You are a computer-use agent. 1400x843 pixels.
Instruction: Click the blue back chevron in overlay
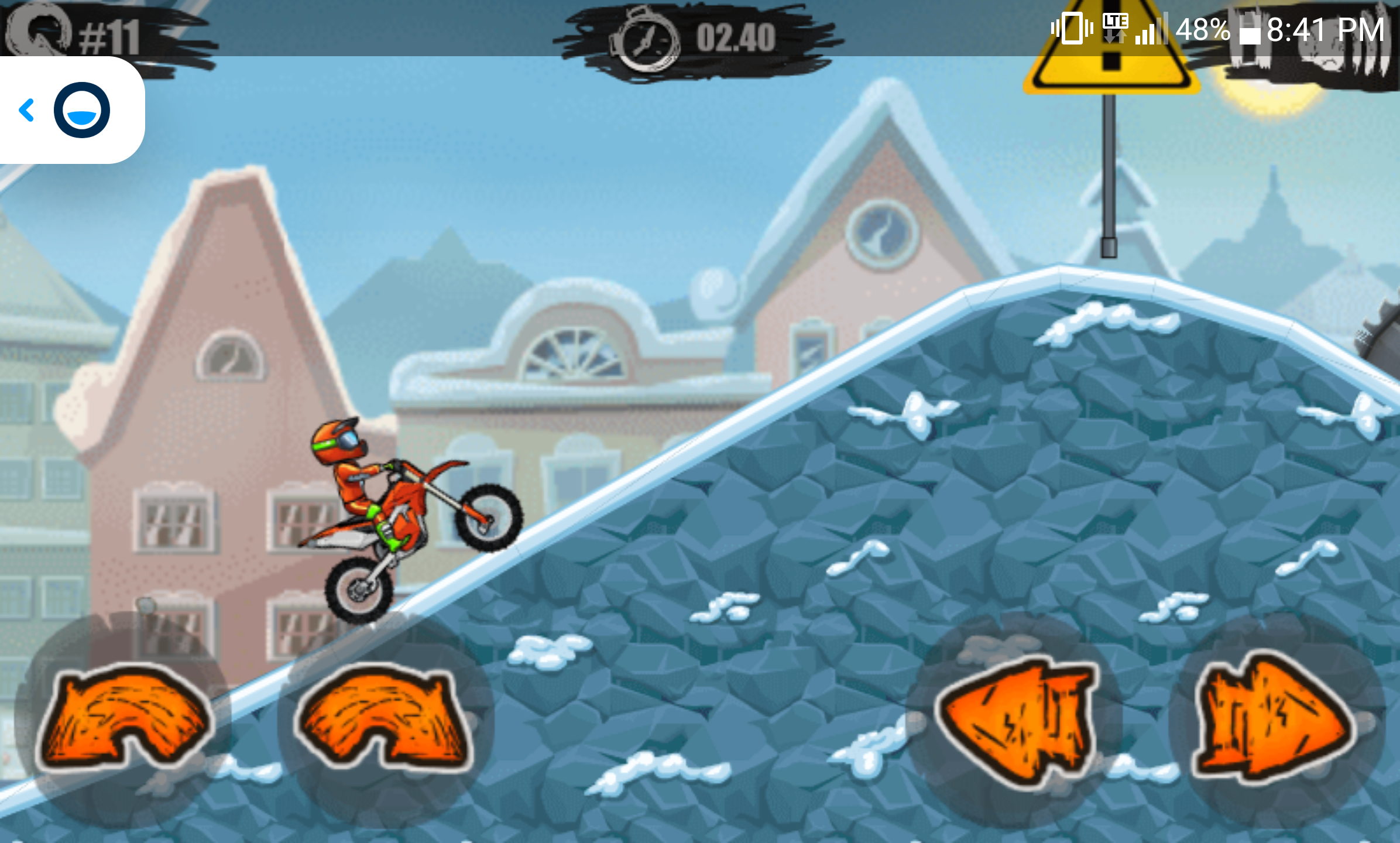[x=27, y=110]
